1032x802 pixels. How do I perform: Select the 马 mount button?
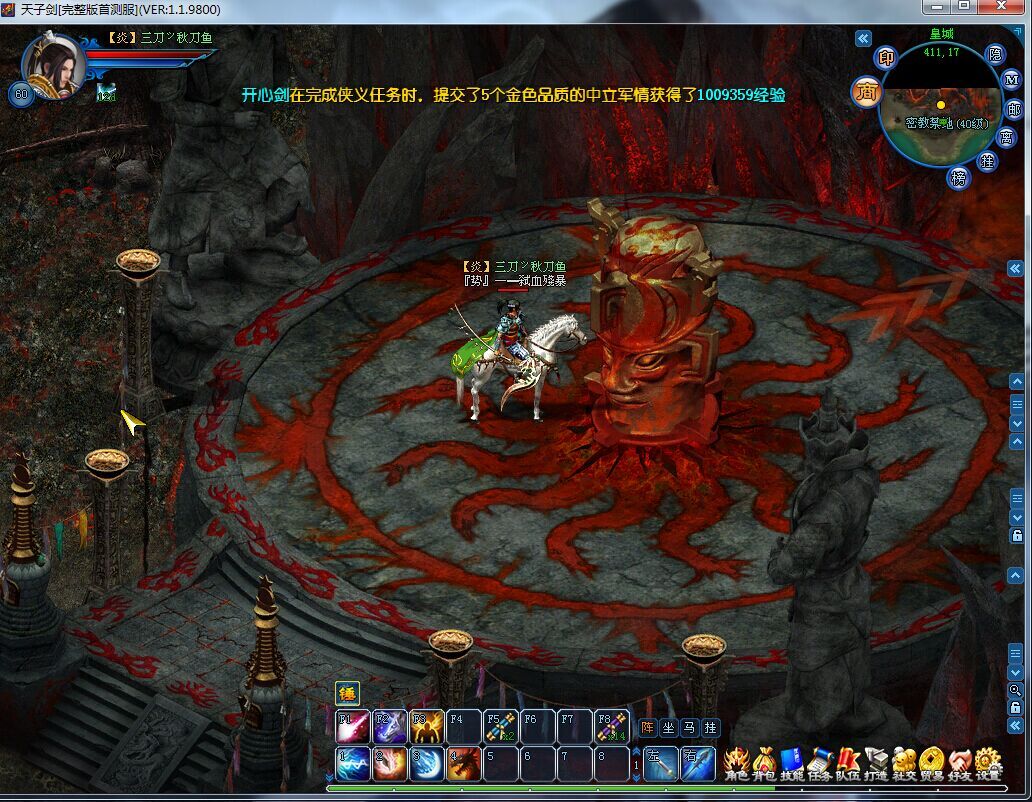pos(689,728)
